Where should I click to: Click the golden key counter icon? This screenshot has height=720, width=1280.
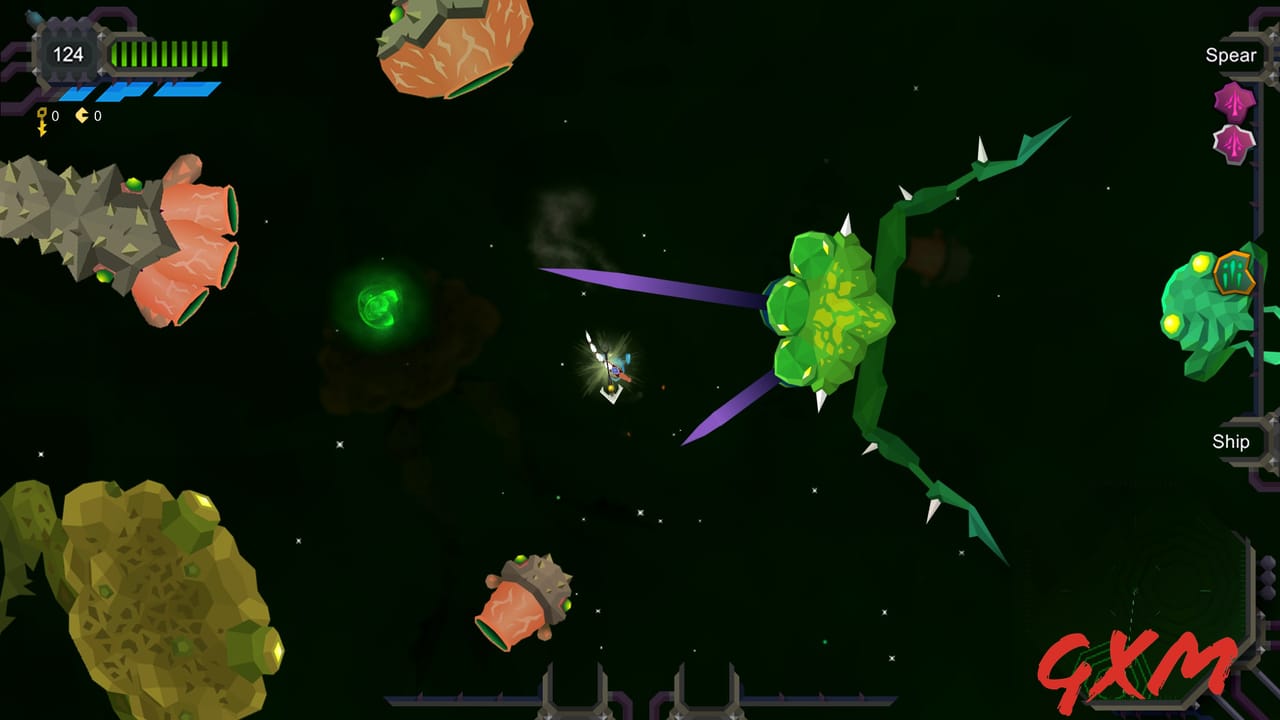(41, 116)
